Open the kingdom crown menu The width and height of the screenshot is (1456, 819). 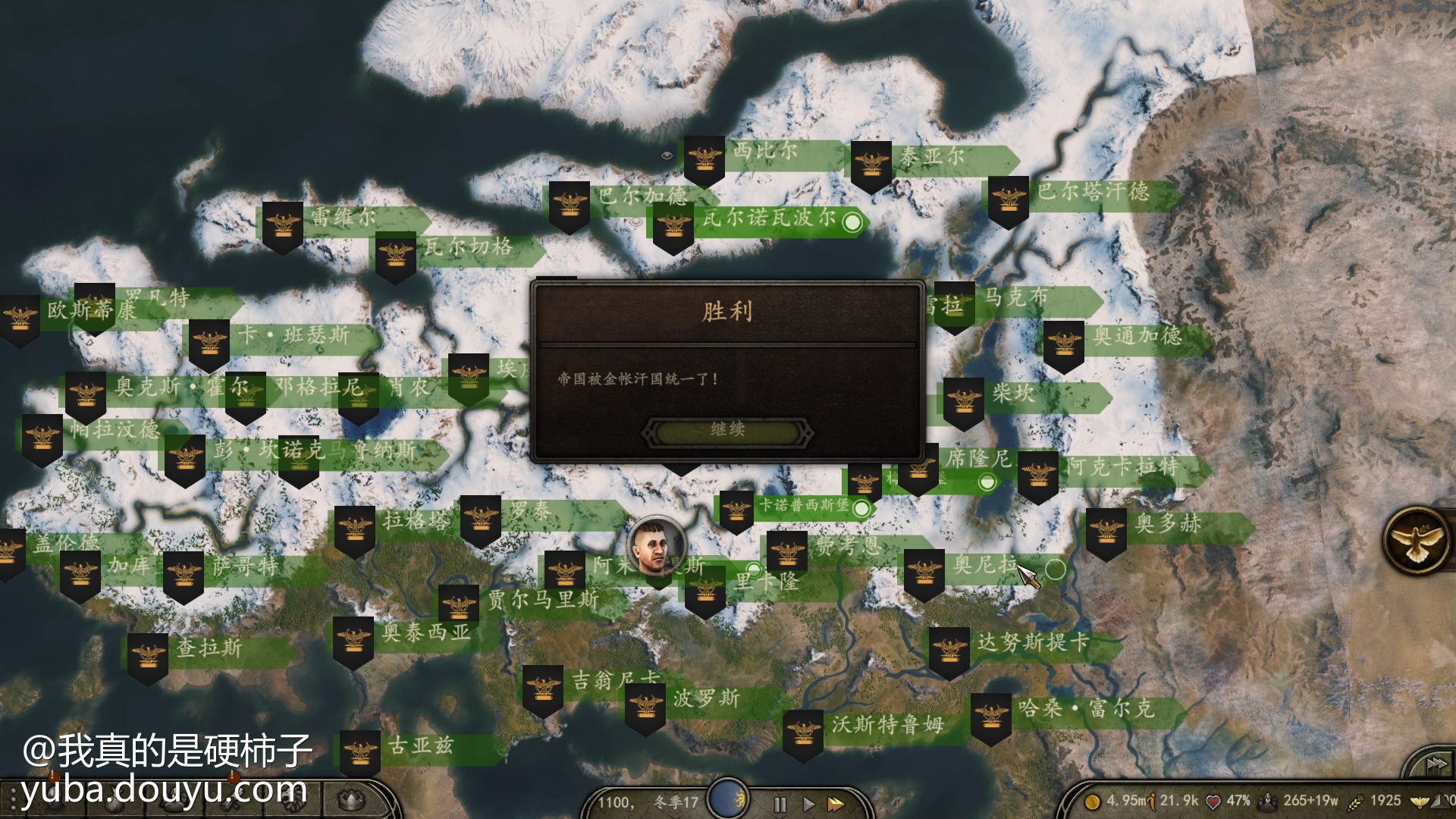[350, 799]
